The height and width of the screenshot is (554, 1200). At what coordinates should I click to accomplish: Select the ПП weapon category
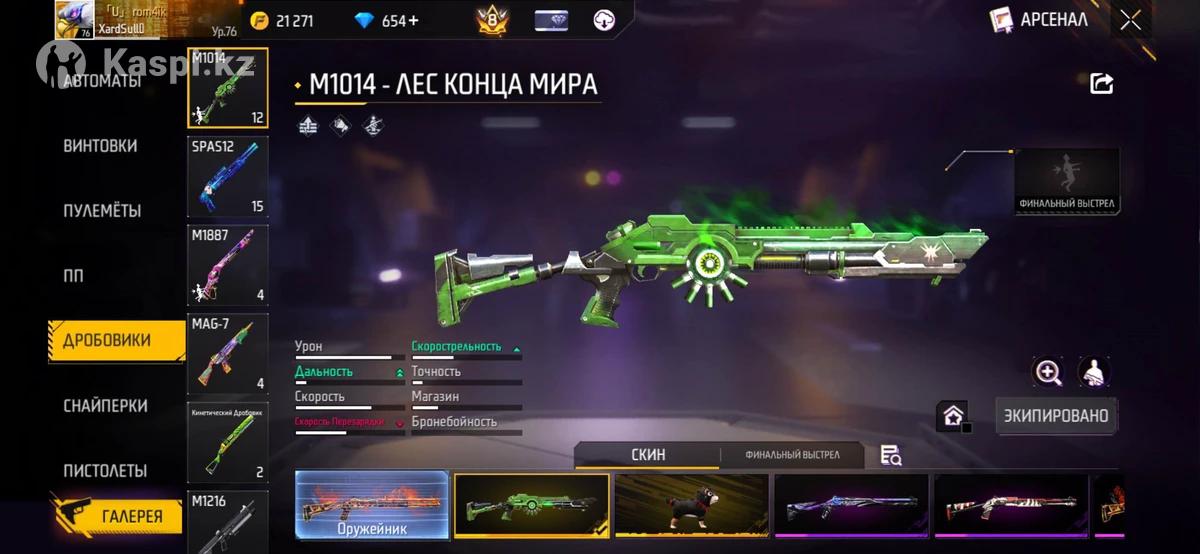74,276
